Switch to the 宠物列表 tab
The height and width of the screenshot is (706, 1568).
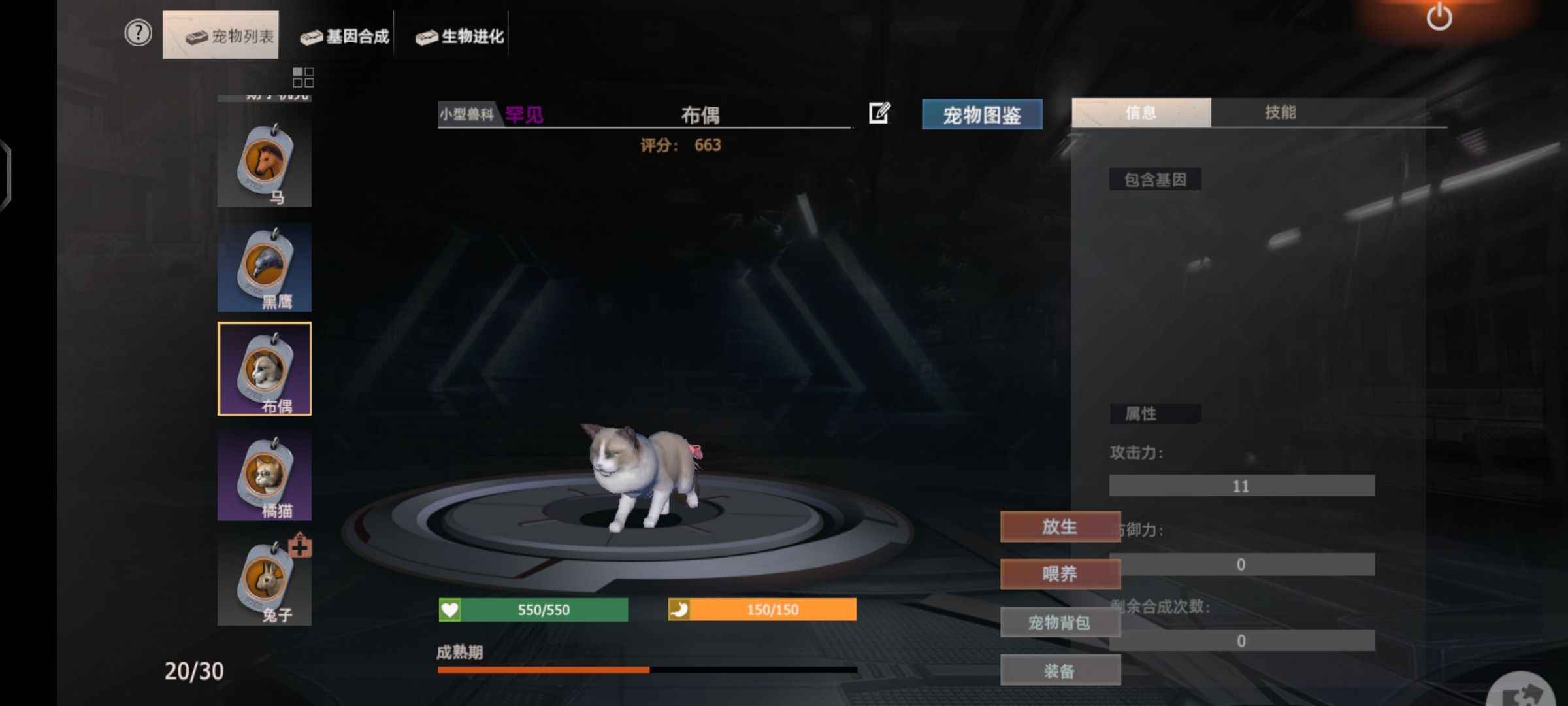(x=221, y=35)
